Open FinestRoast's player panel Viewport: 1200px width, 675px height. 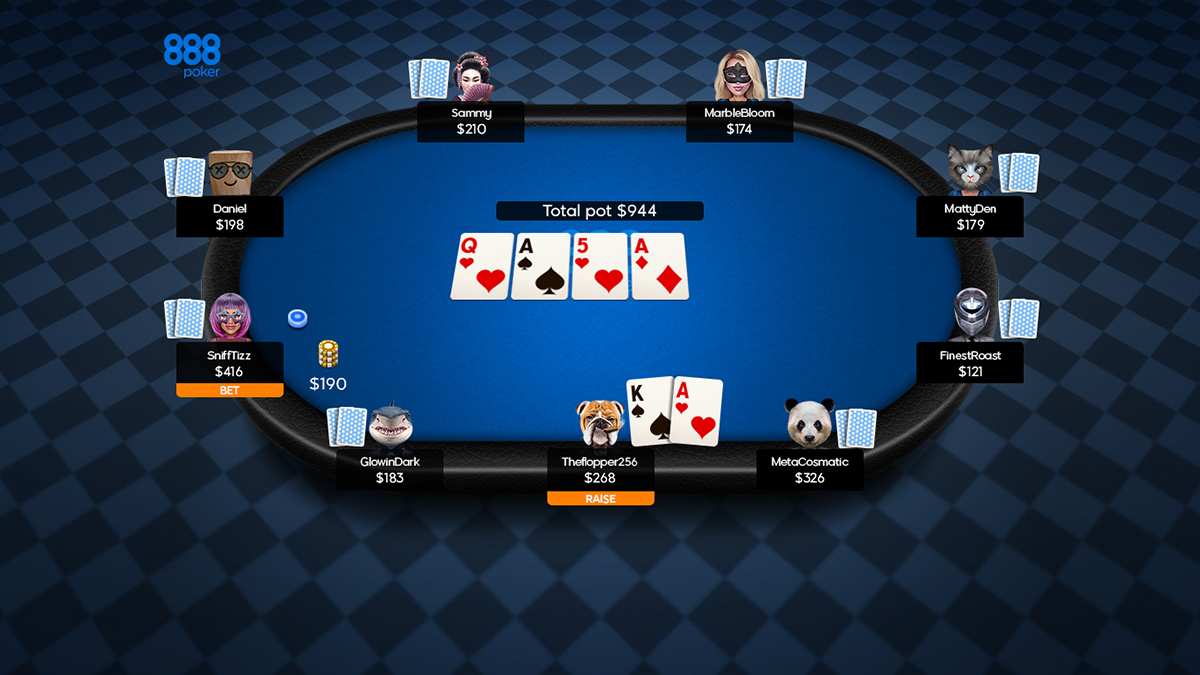click(970, 363)
